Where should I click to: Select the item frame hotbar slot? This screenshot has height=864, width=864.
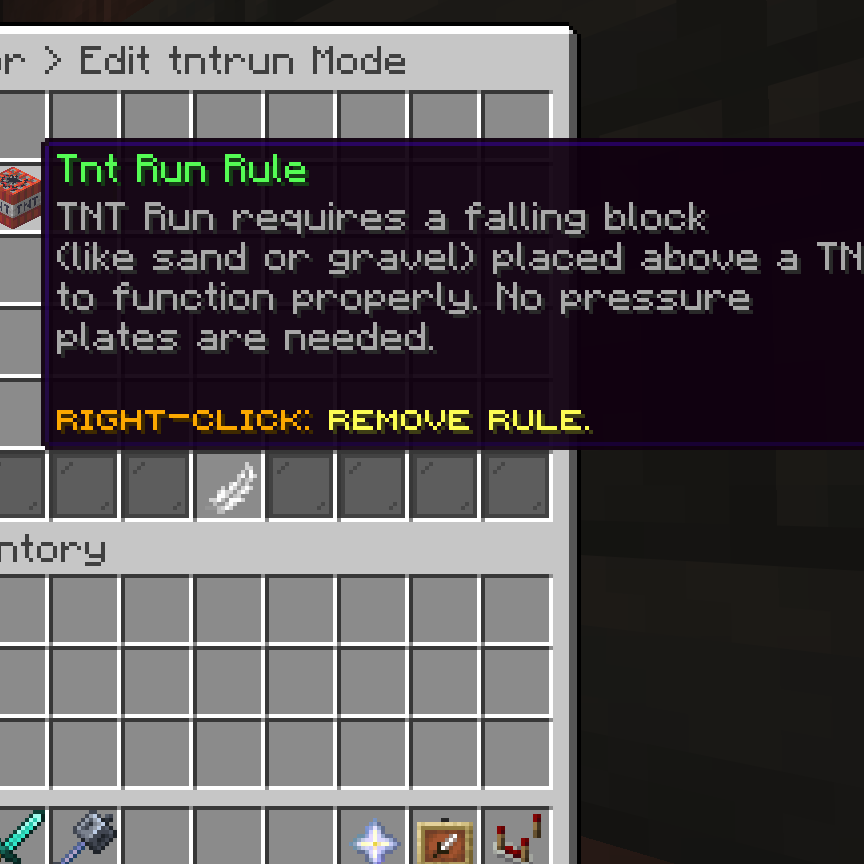coord(445,840)
